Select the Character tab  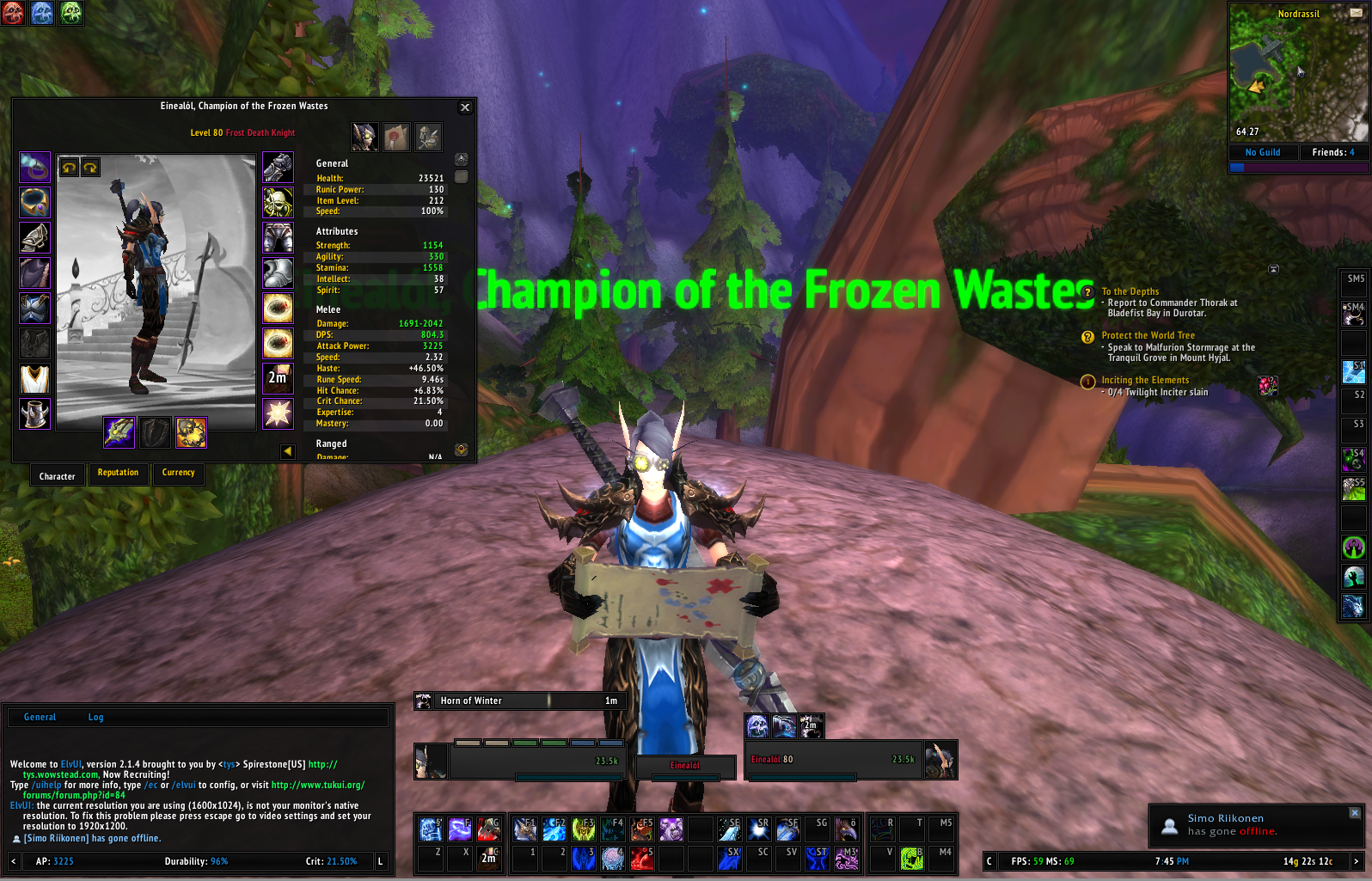pyautogui.click(x=58, y=475)
